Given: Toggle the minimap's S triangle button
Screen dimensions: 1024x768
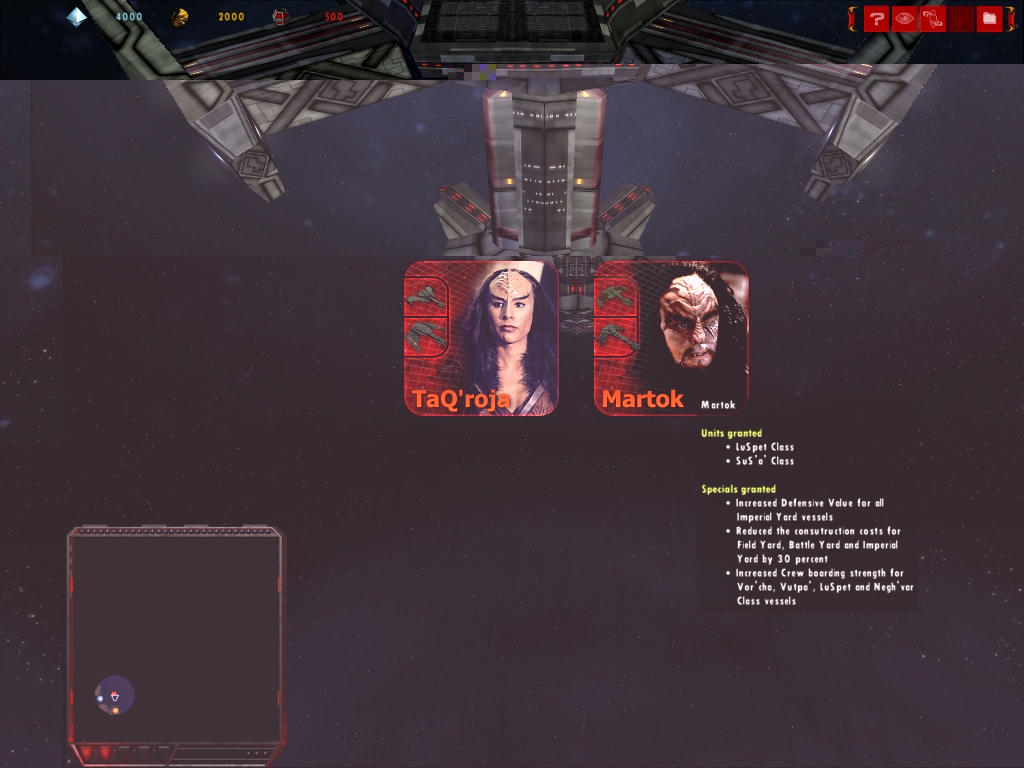Looking at the screenshot, I should (105, 752).
